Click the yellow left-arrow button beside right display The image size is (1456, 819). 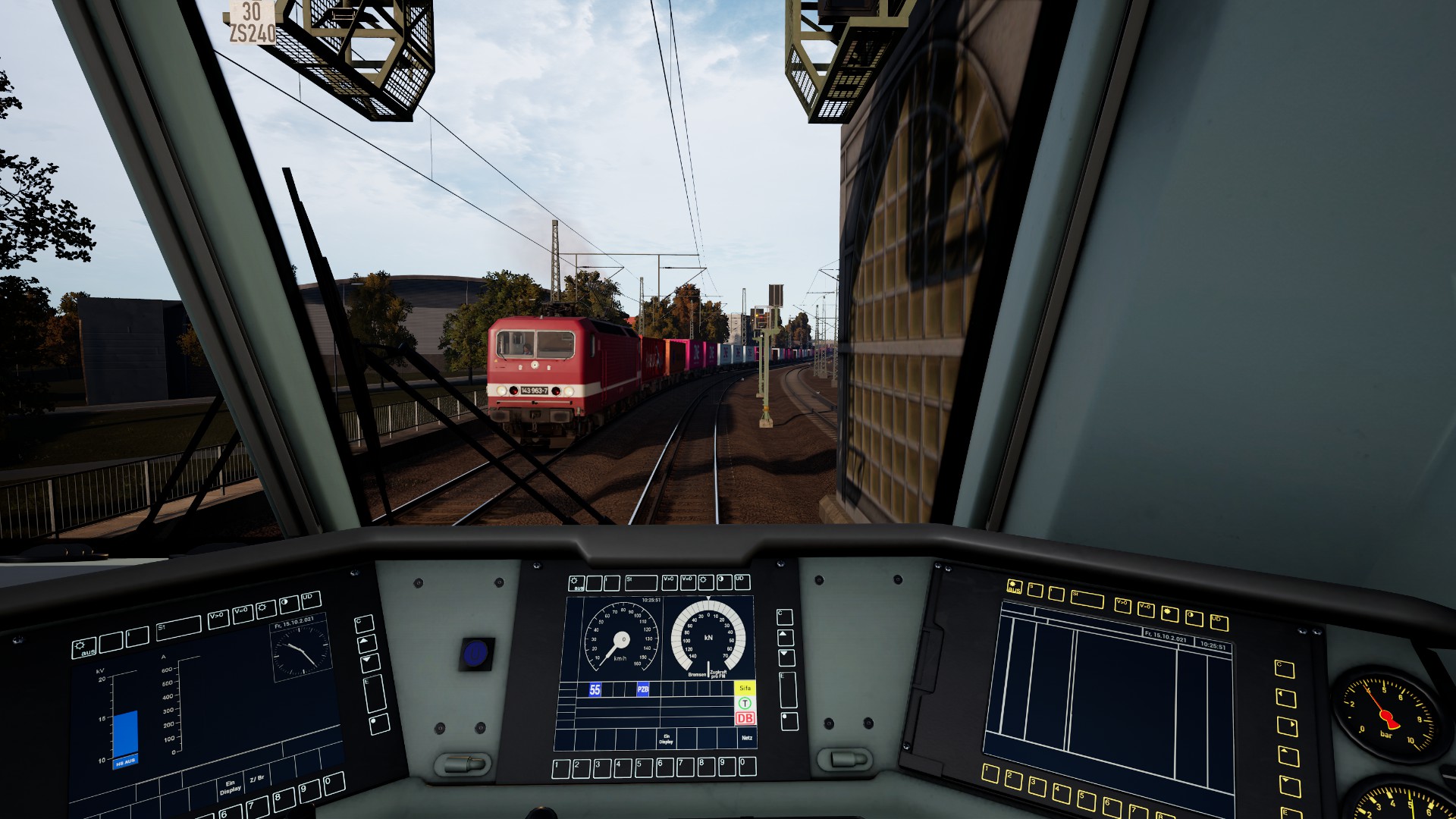[1286, 697]
